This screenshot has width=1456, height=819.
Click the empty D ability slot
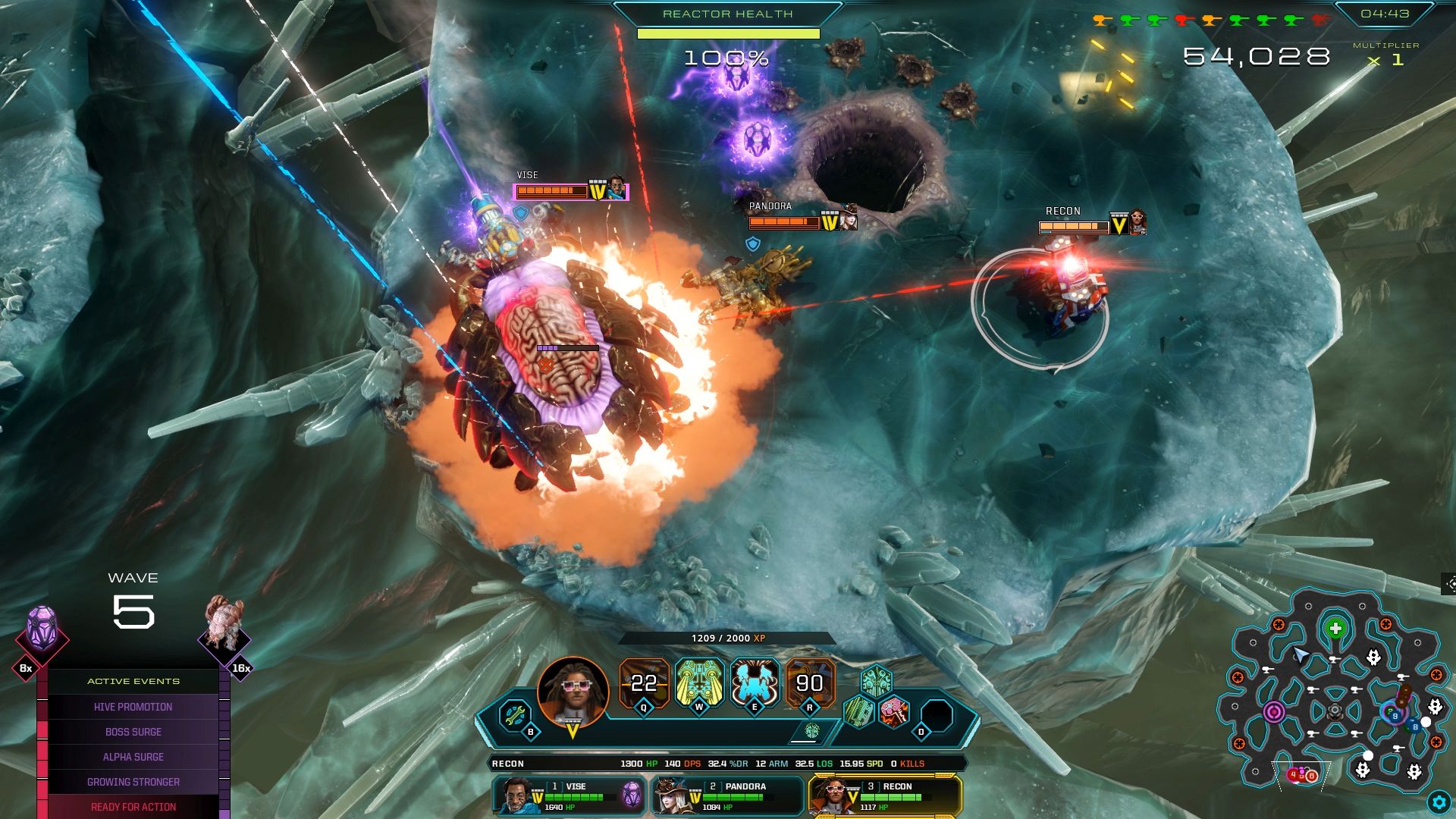pyautogui.click(x=937, y=715)
